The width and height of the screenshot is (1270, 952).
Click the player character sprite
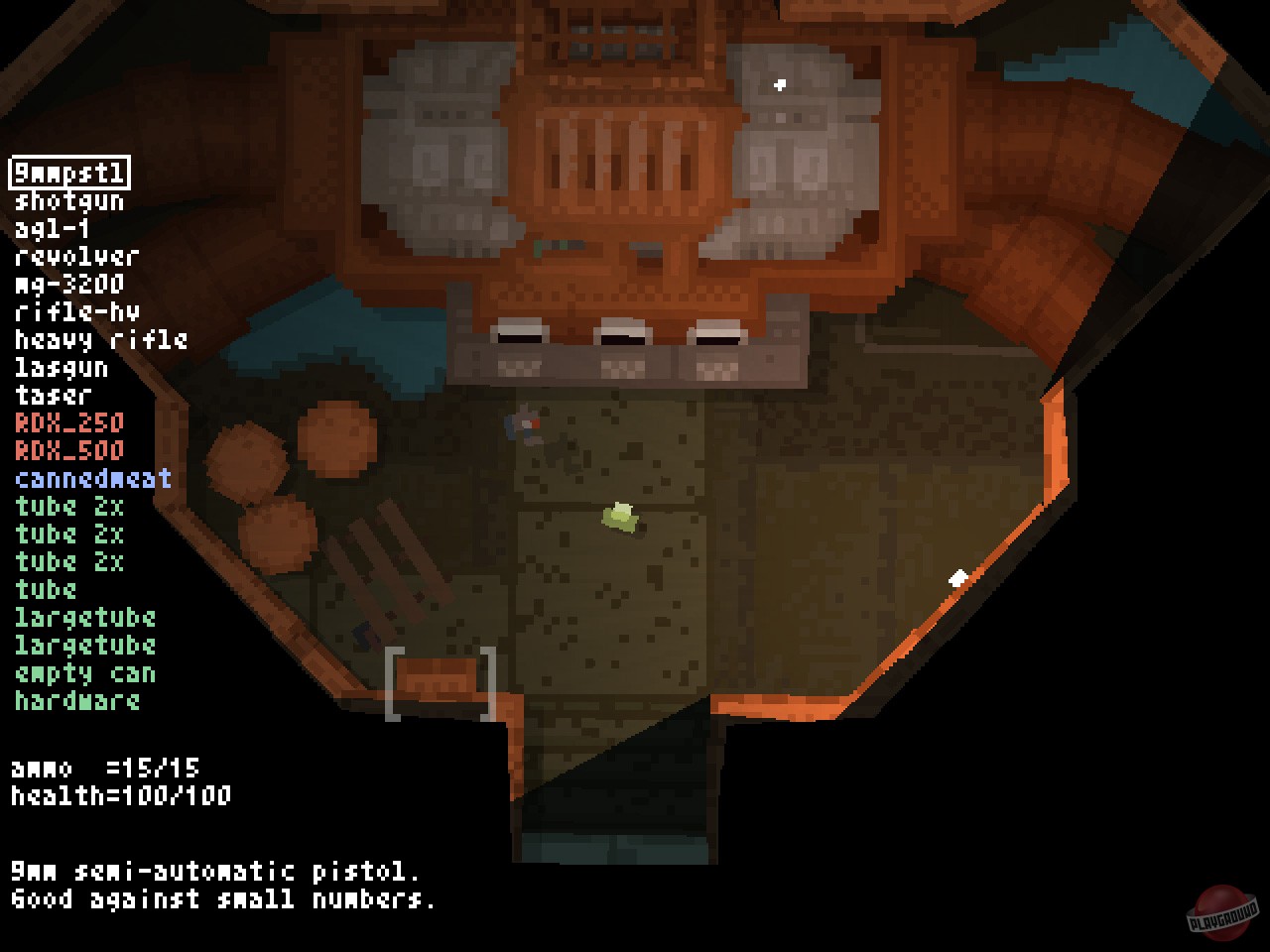tap(521, 421)
